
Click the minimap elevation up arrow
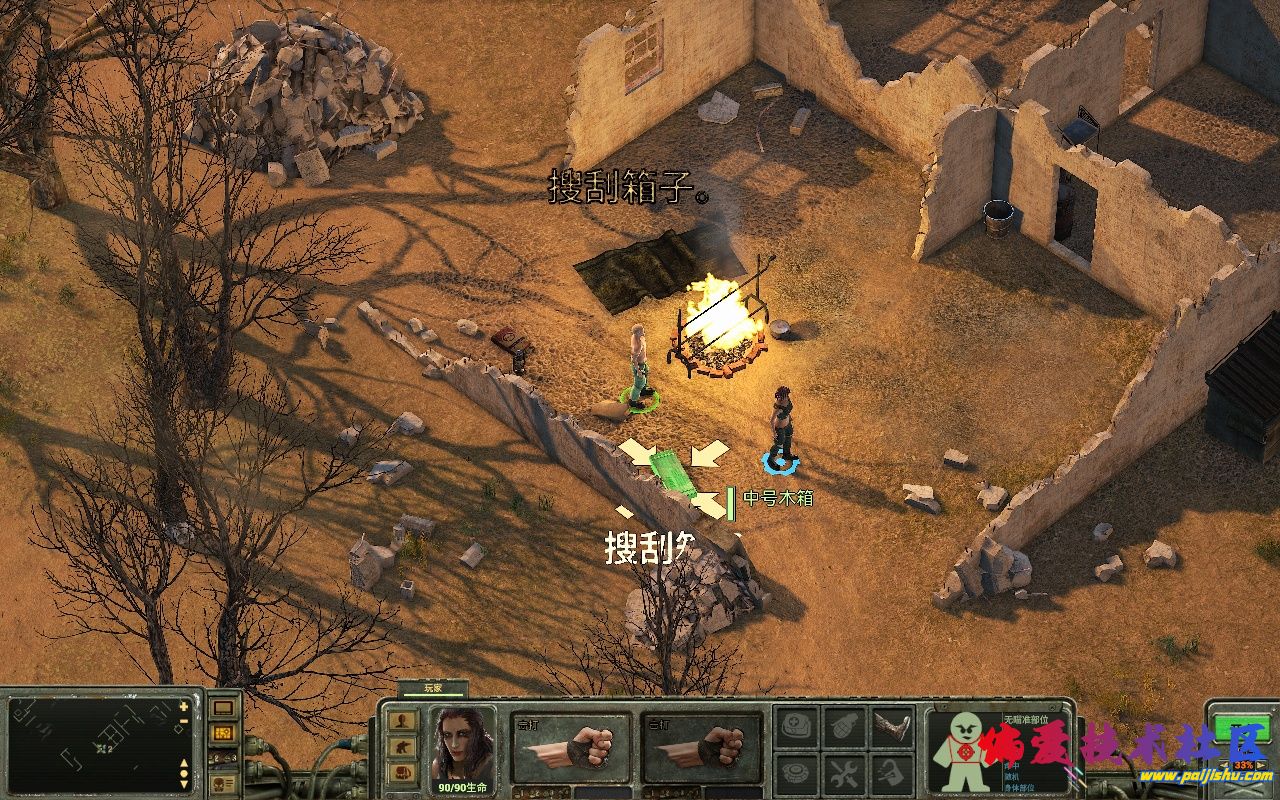pos(184,762)
